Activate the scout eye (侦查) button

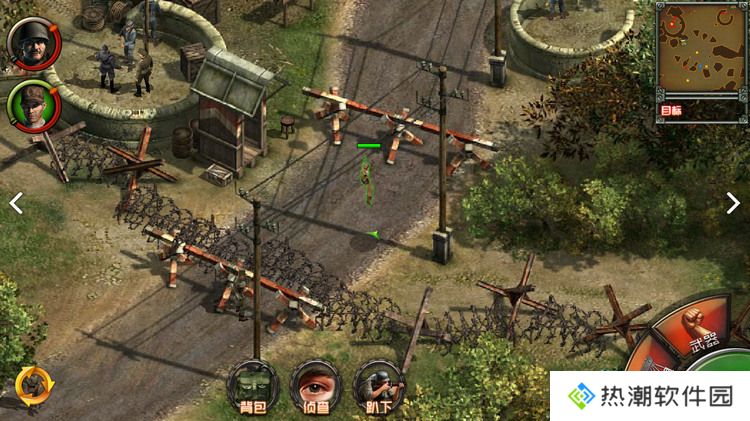pos(315,385)
